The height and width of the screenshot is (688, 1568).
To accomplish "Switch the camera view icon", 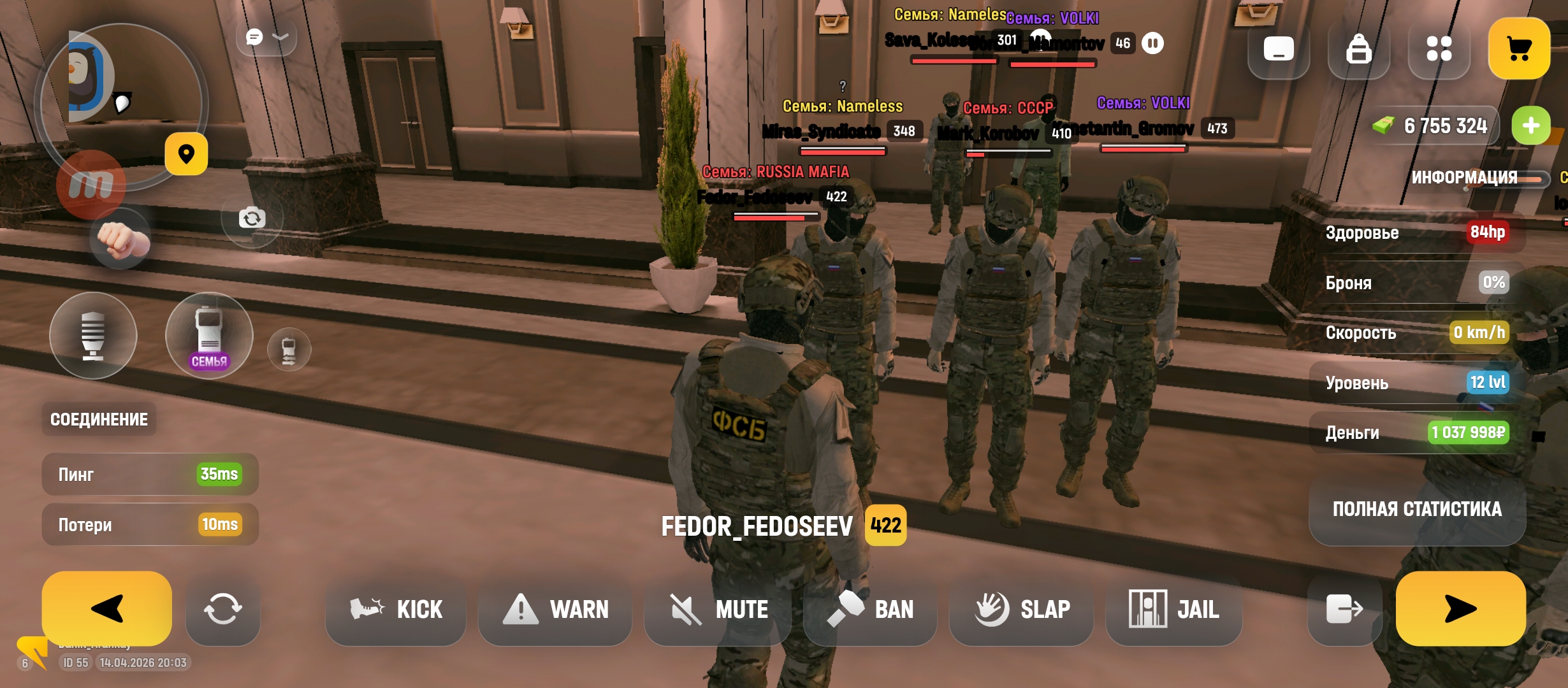I will 252,219.
